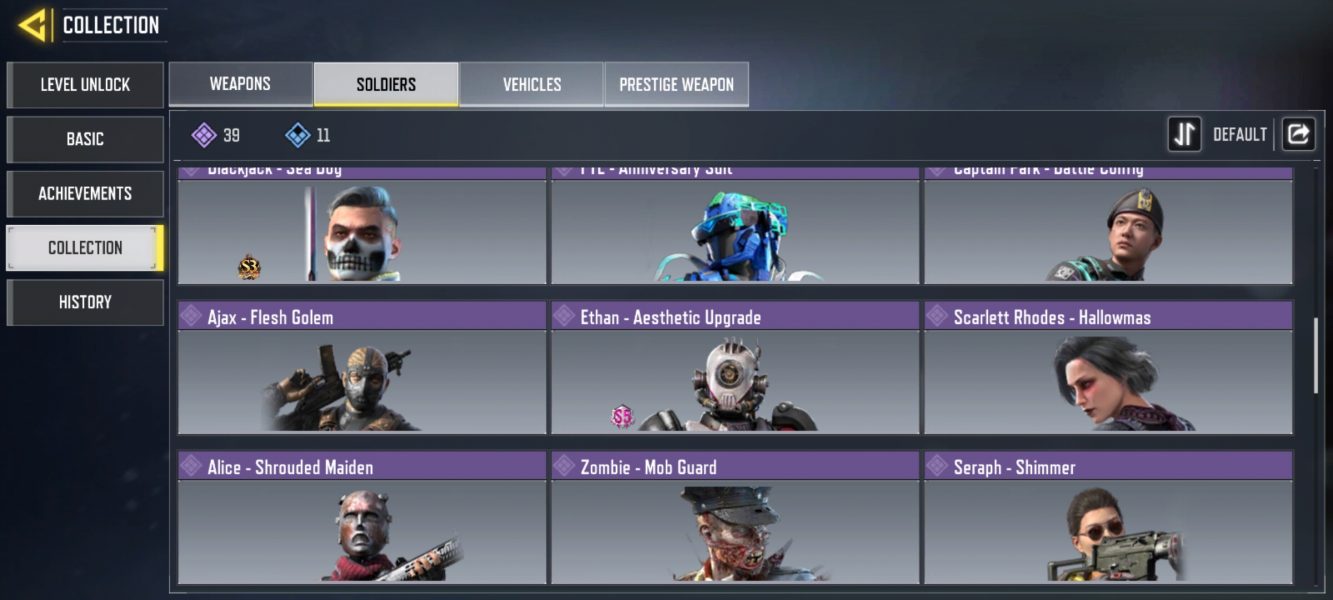Click the collection list scrollbar
The width and height of the screenshot is (1333, 600).
(x=1316, y=355)
